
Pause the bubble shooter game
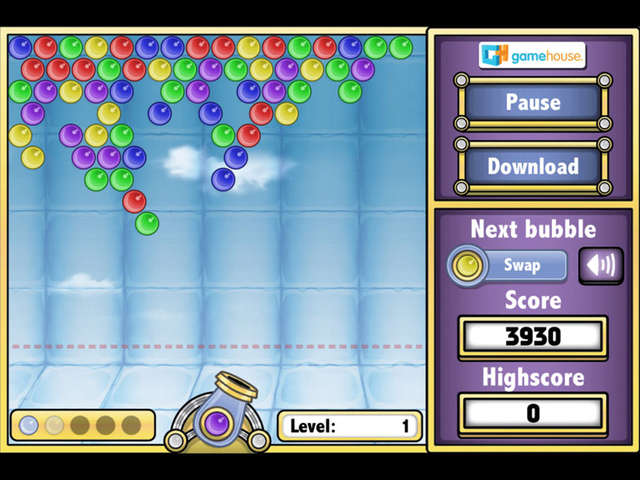click(532, 102)
